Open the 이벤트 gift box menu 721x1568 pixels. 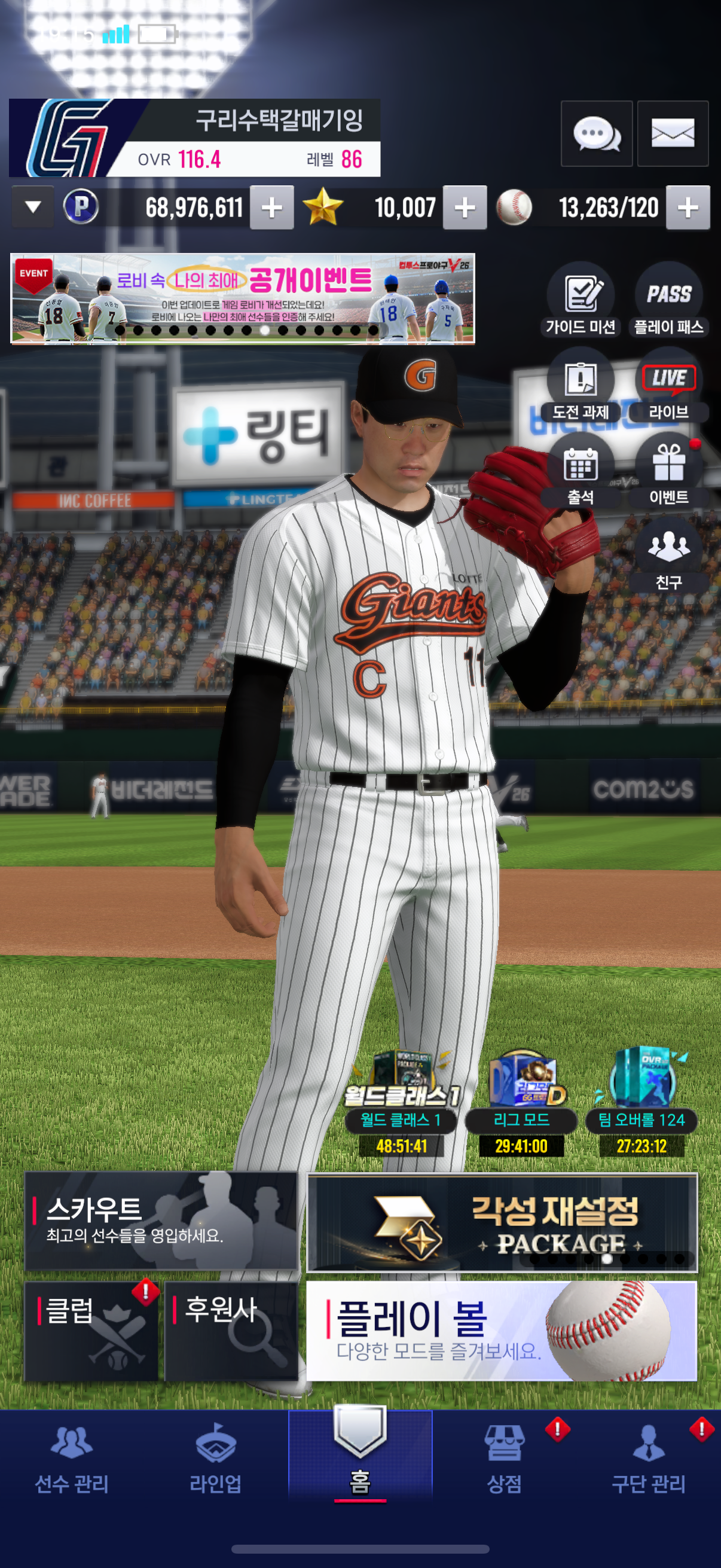[x=668, y=471]
